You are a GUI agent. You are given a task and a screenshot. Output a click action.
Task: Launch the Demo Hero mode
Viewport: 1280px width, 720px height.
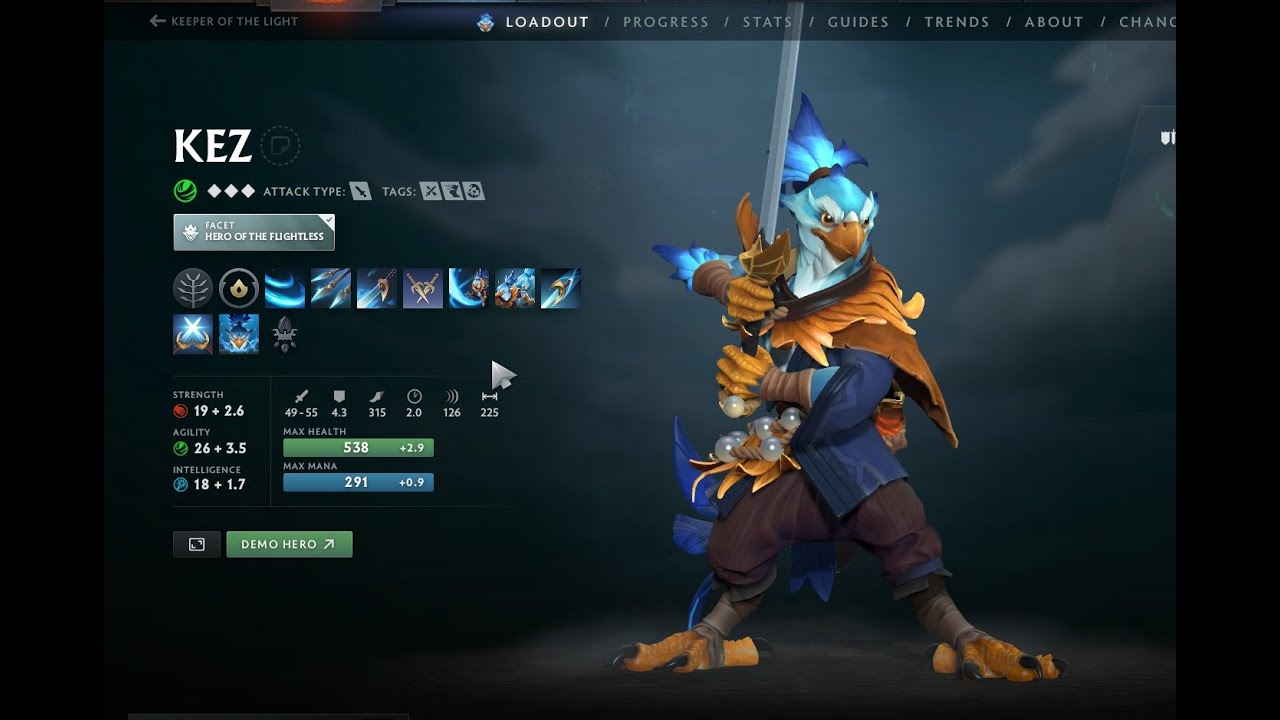(289, 544)
